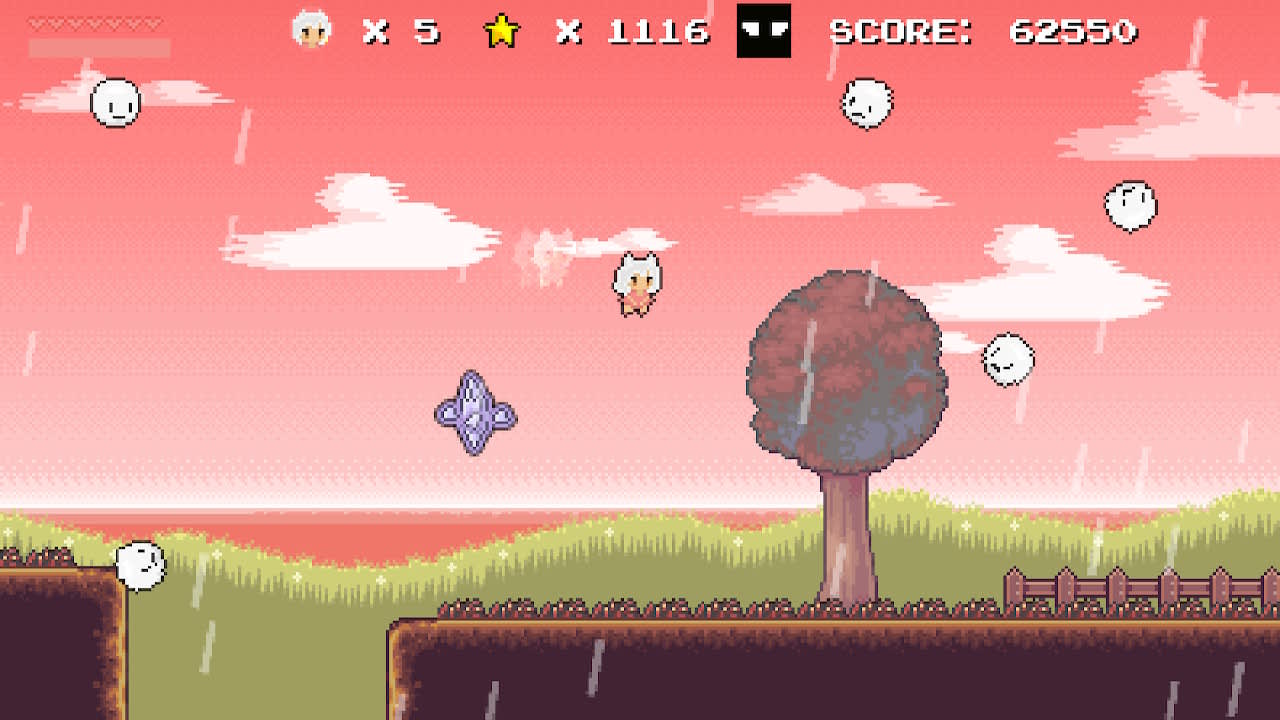Click the ghost cloud enemy near the tree
The image size is (1280, 720).
tap(1007, 362)
